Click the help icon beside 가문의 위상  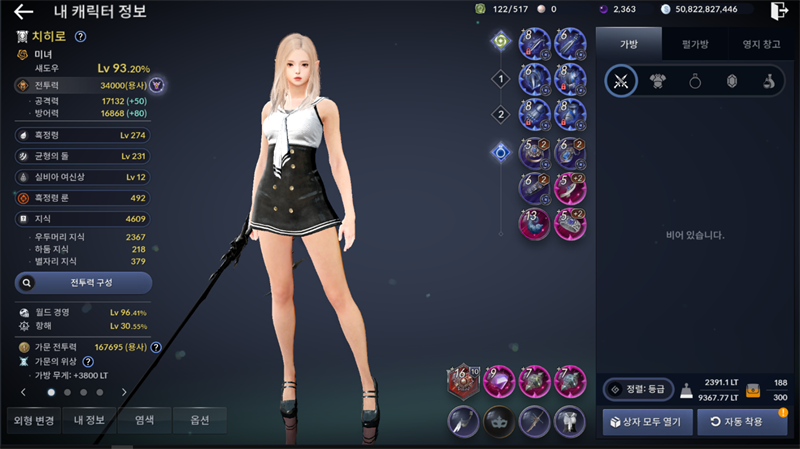coord(88,361)
